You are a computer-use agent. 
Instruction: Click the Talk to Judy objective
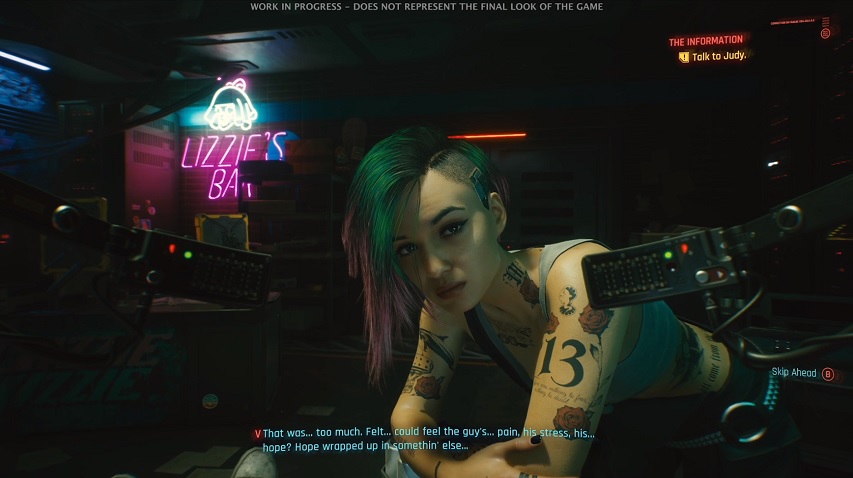click(x=718, y=57)
